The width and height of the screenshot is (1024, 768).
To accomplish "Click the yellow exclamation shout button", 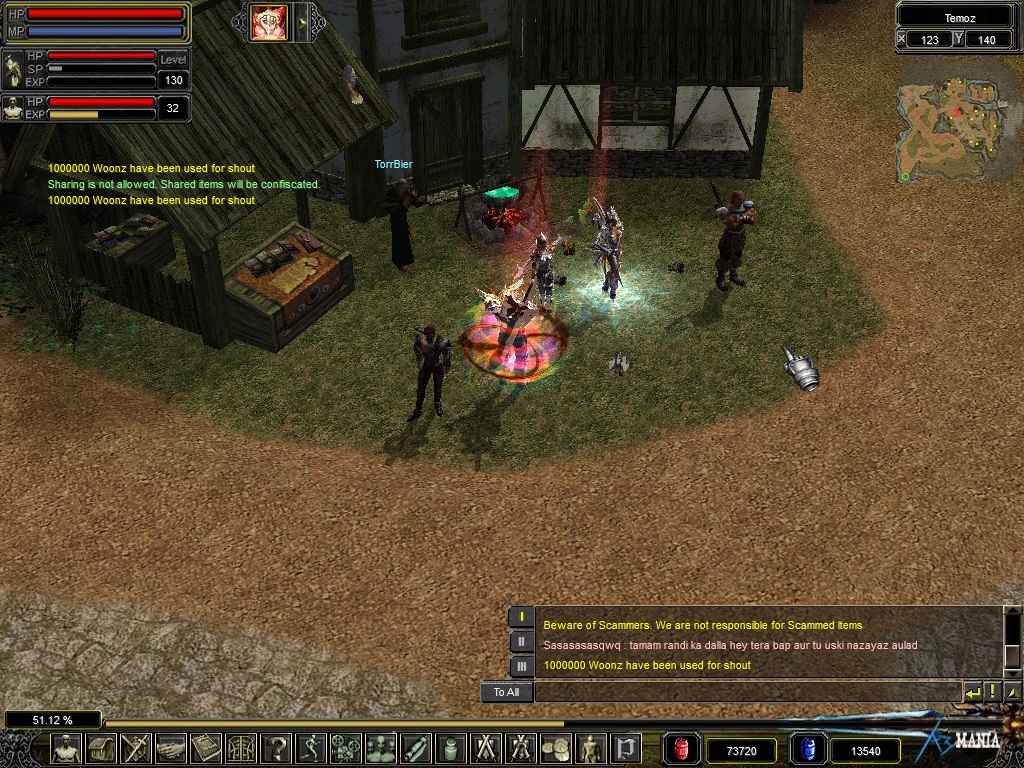I will coord(992,692).
